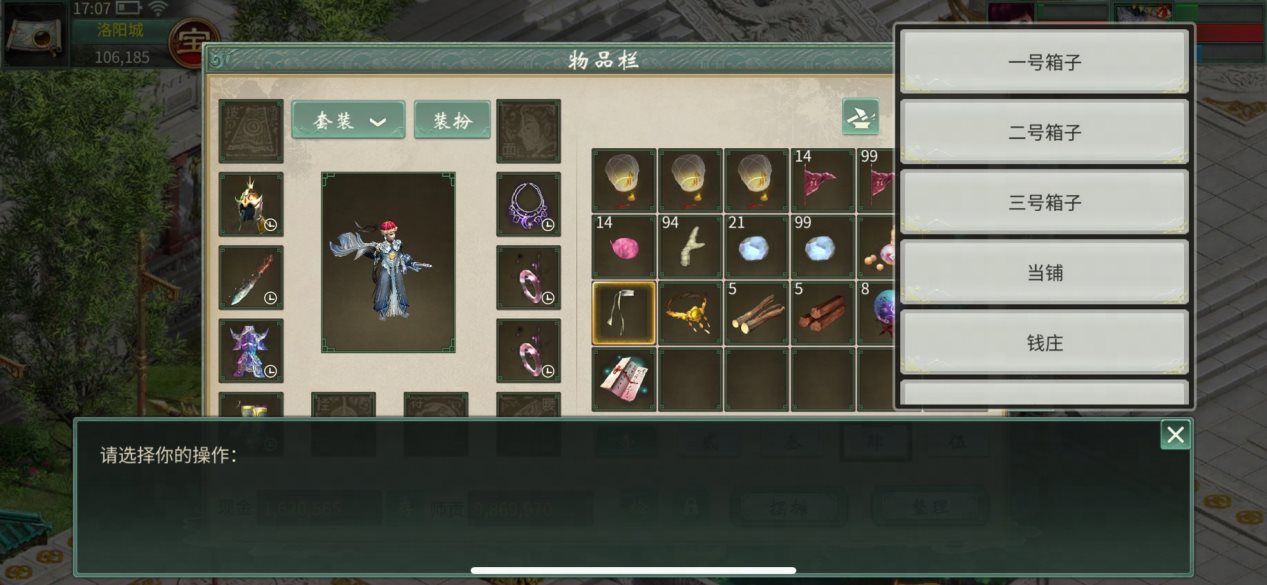This screenshot has width=1267, height=585.
Task: Choose the pink item stack of 14
Action: pyautogui.click(x=624, y=247)
